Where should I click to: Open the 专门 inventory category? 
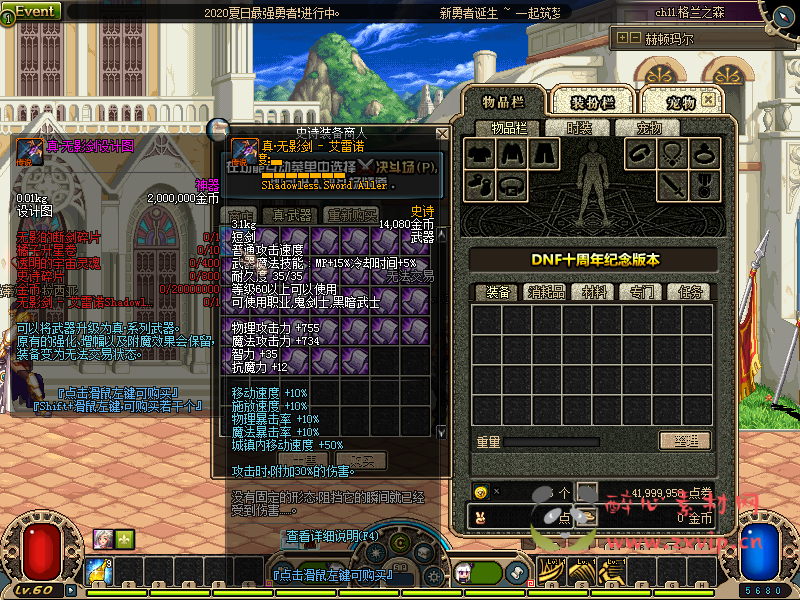(641, 292)
